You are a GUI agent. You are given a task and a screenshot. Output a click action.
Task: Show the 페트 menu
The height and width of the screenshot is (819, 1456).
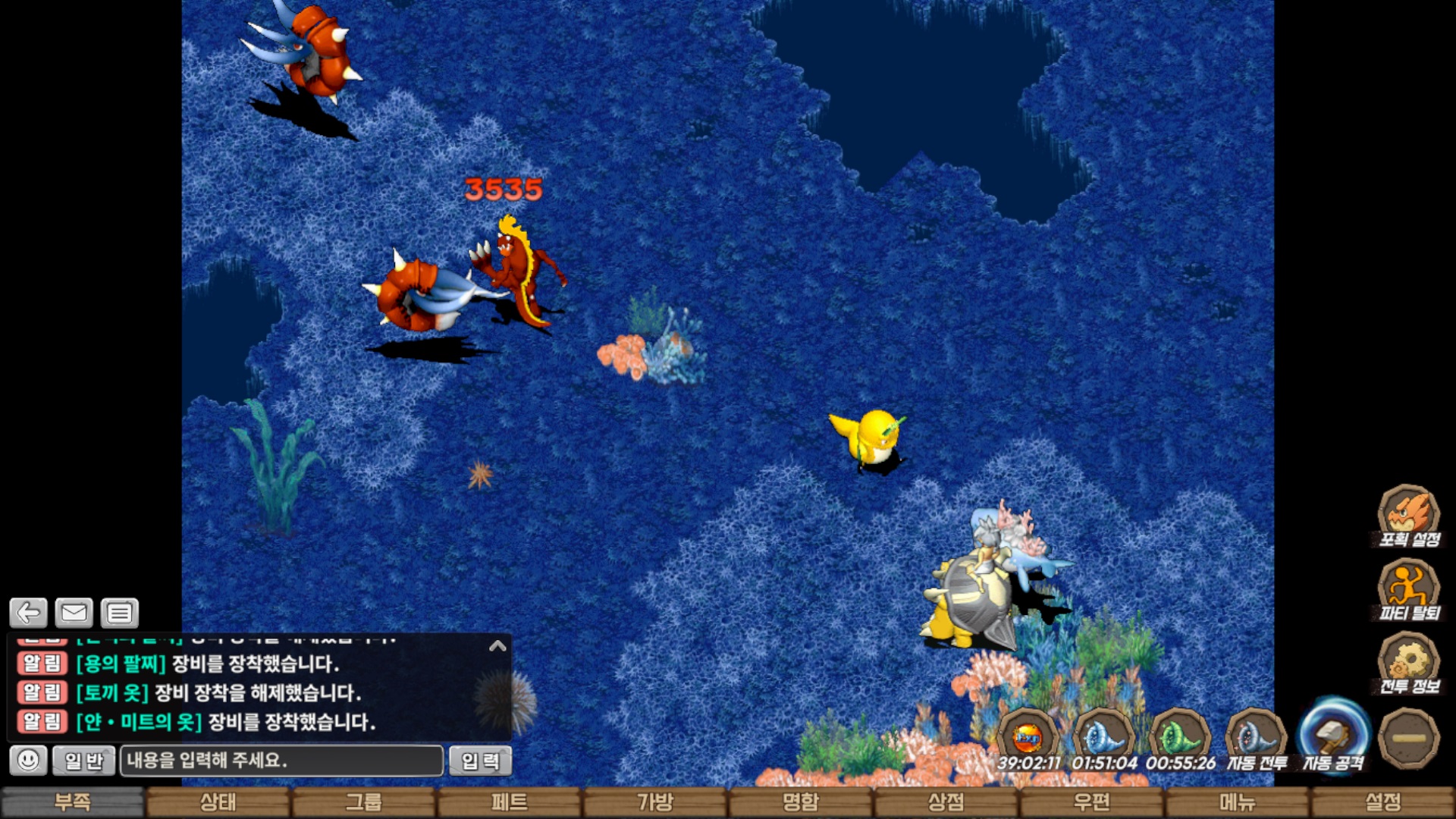pyautogui.click(x=510, y=802)
